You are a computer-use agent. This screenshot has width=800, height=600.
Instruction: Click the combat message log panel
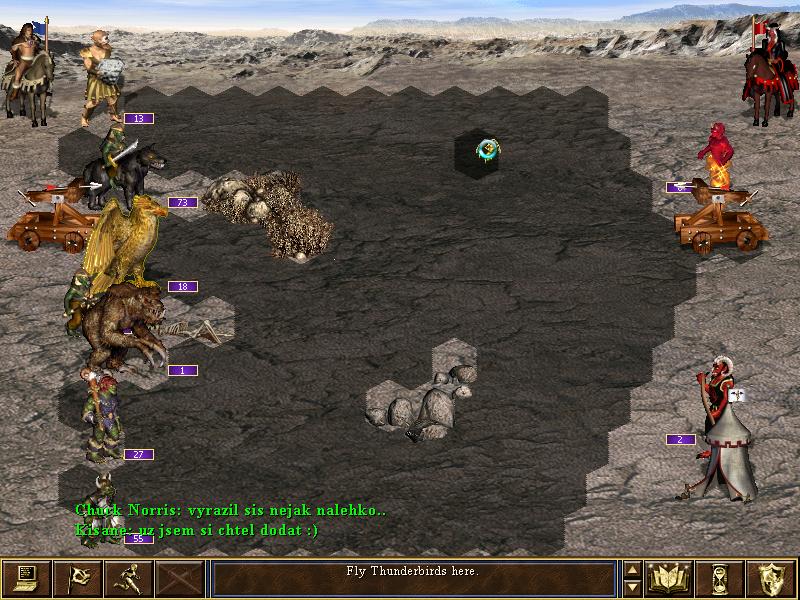[x=414, y=578]
